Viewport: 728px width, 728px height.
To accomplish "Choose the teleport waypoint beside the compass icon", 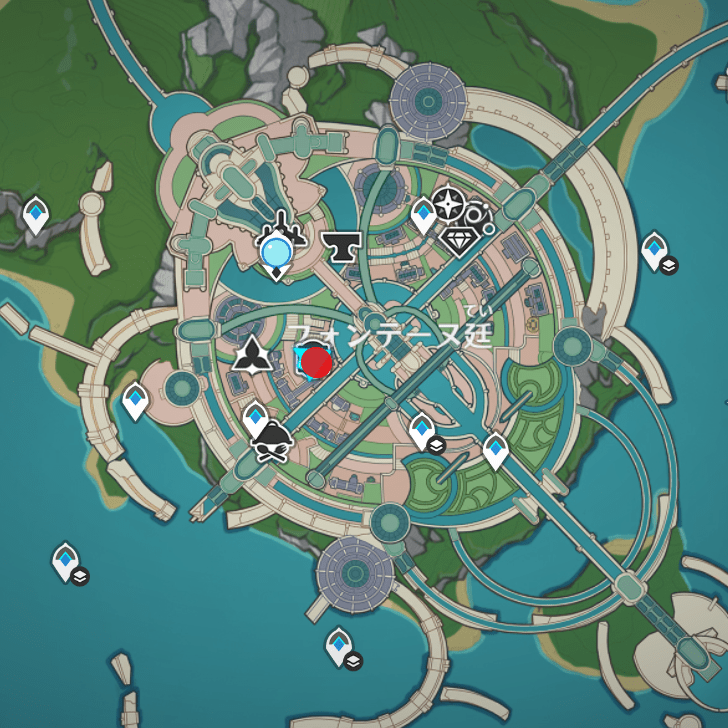I will click(424, 214).
